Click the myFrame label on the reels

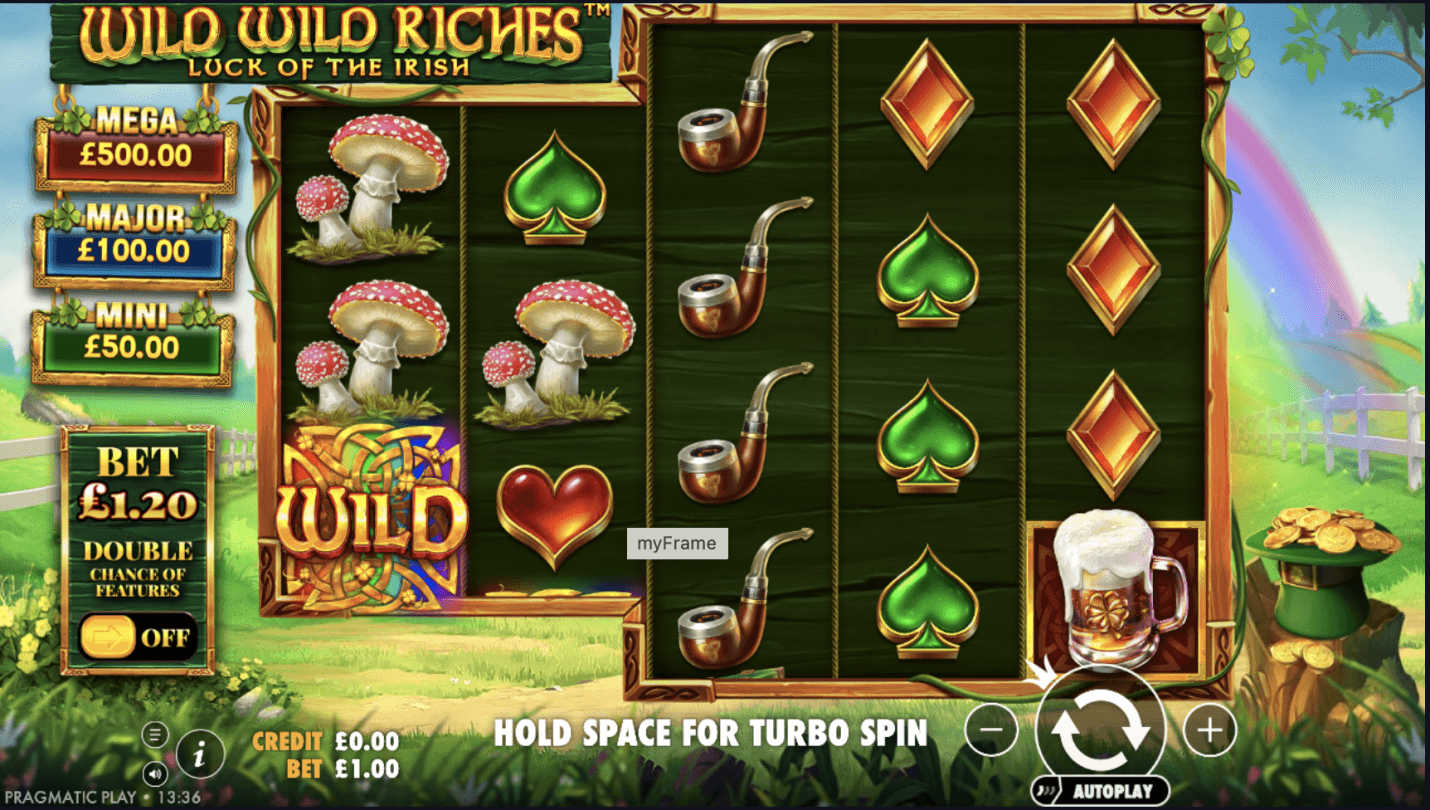pos(678,543)
